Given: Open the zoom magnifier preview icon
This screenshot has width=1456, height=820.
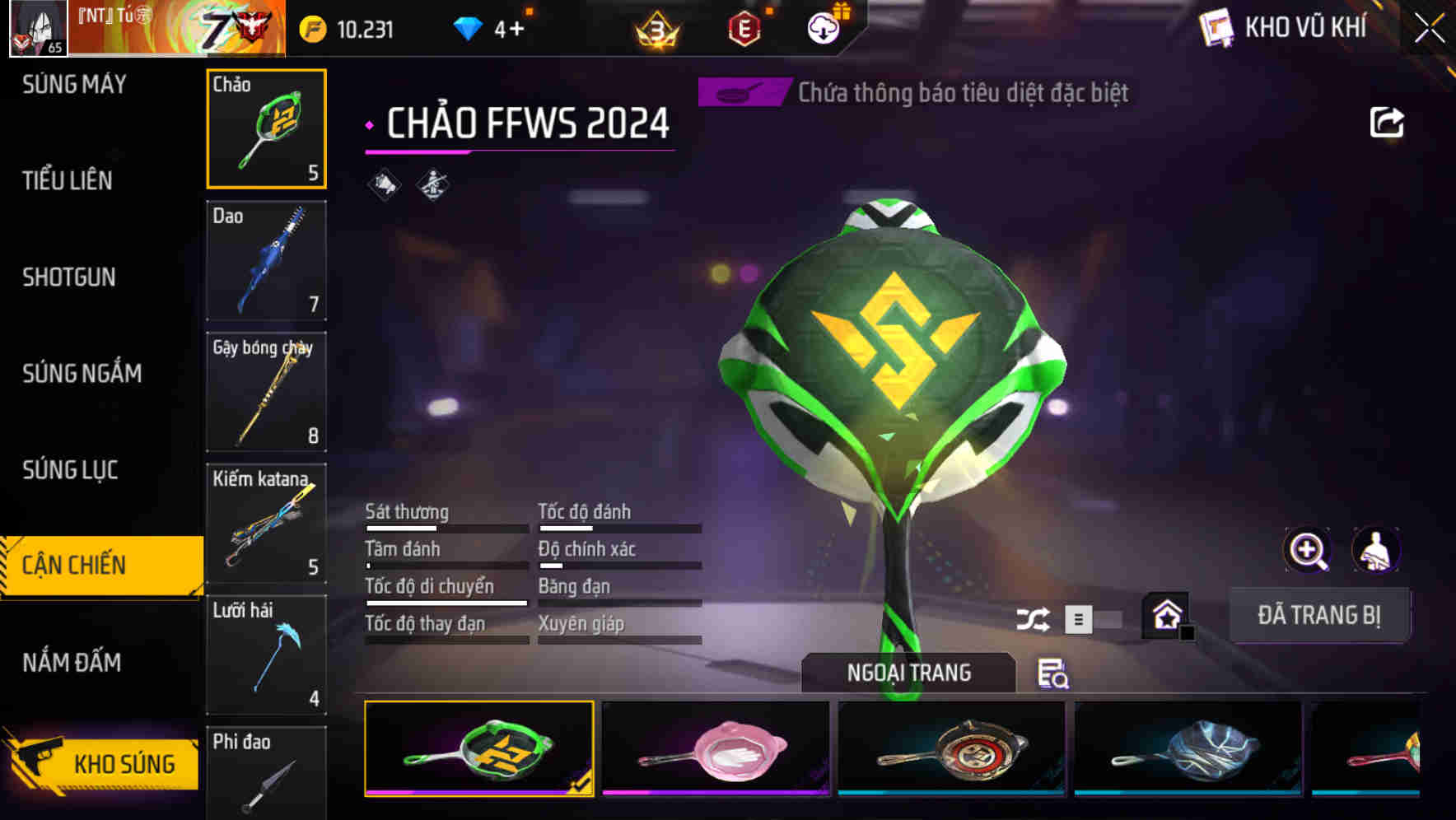Looking at the screenshot, I should 1305,550.
